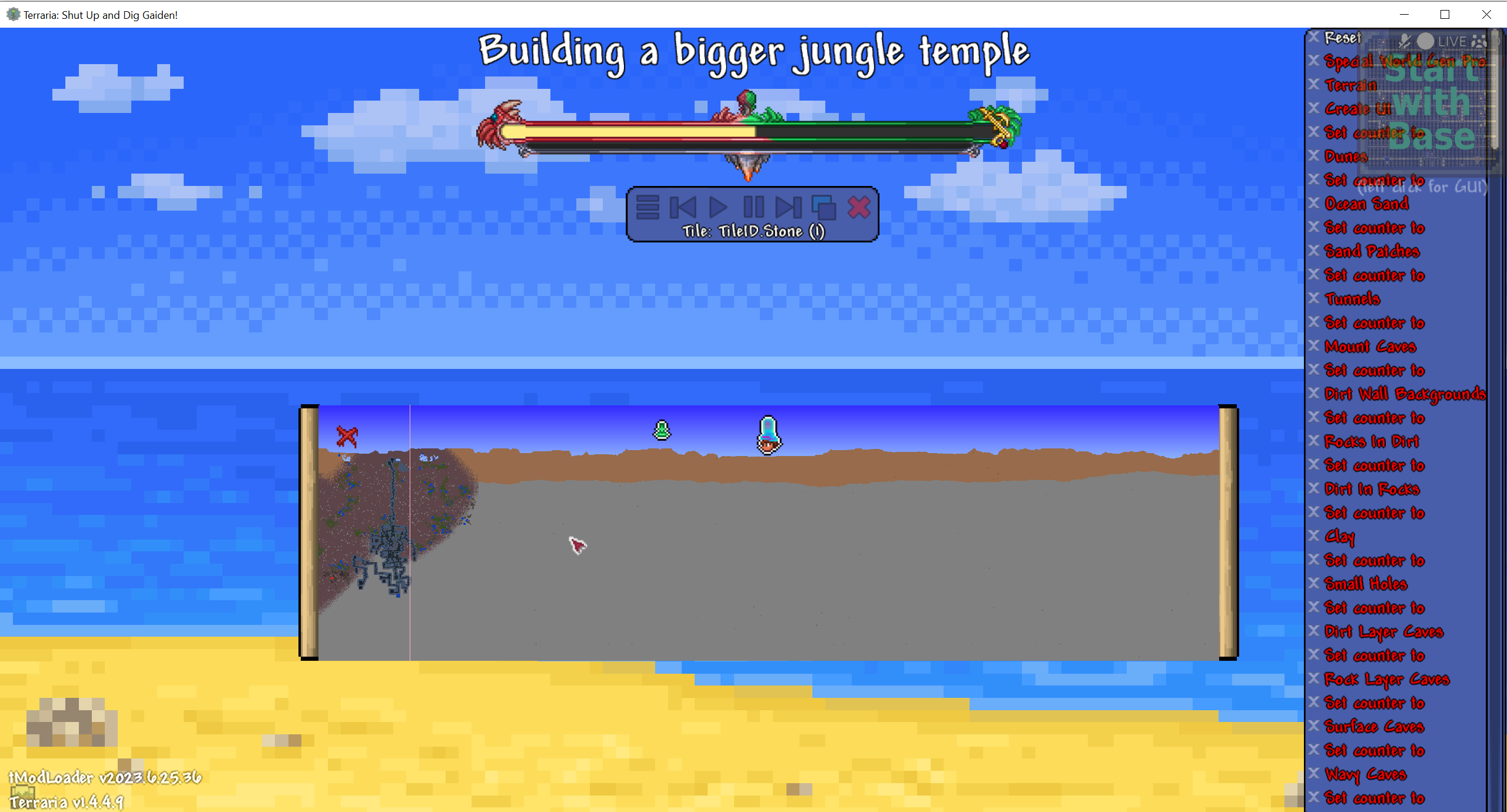Pause the world generation playback
The width and height of the screenshot is (1507, 812).
pyautogui.click(x=755, y=207)
